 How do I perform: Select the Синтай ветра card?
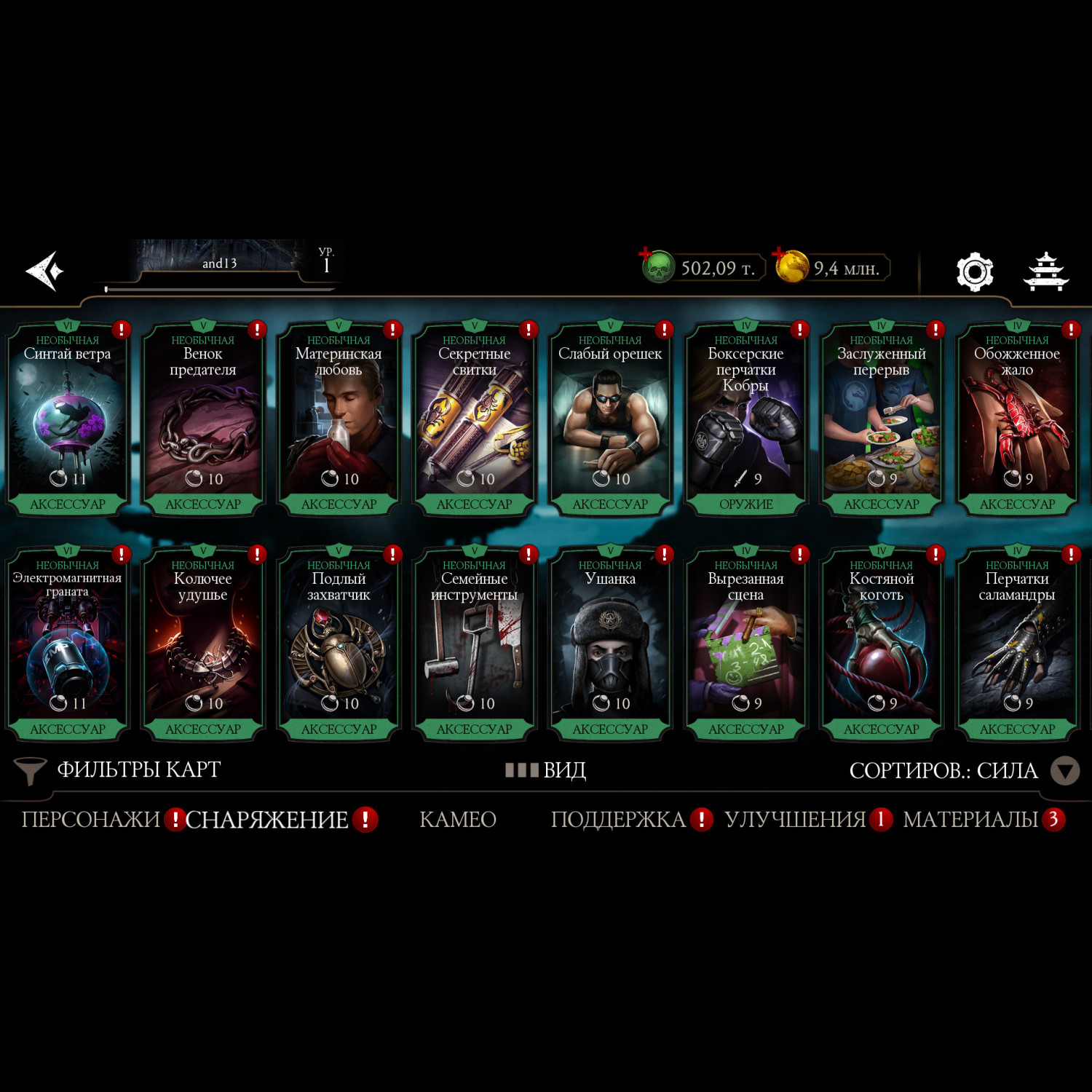68,419
